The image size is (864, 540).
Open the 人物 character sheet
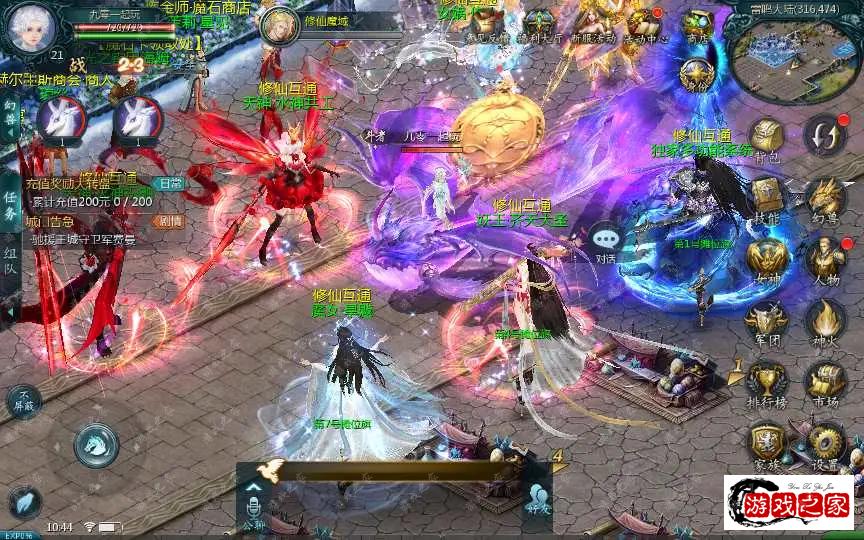pos(826,258)
